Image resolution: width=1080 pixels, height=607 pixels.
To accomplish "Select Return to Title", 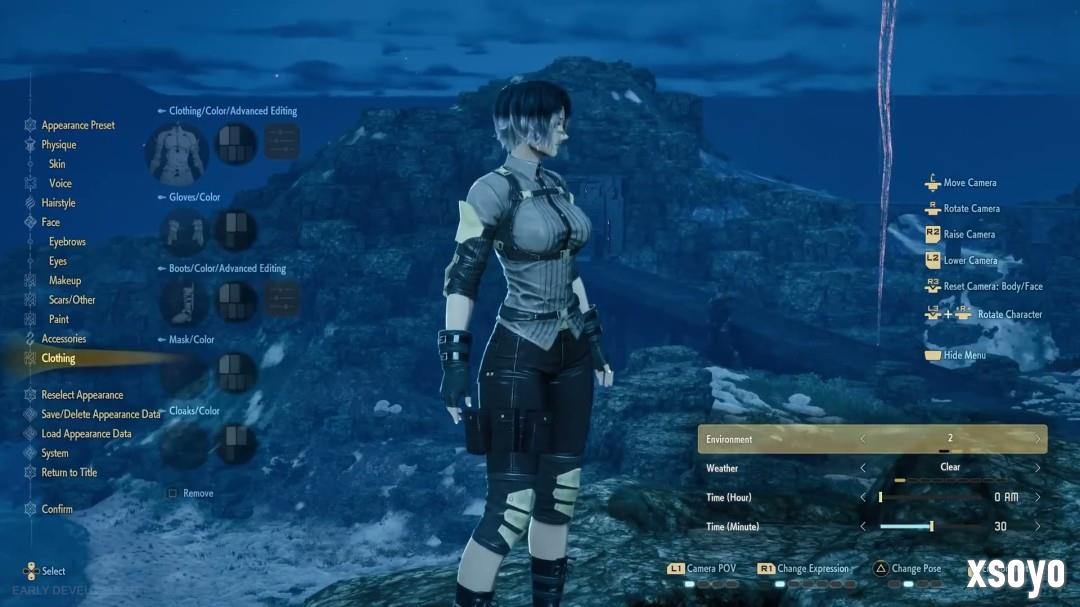I will click(69, 473).
